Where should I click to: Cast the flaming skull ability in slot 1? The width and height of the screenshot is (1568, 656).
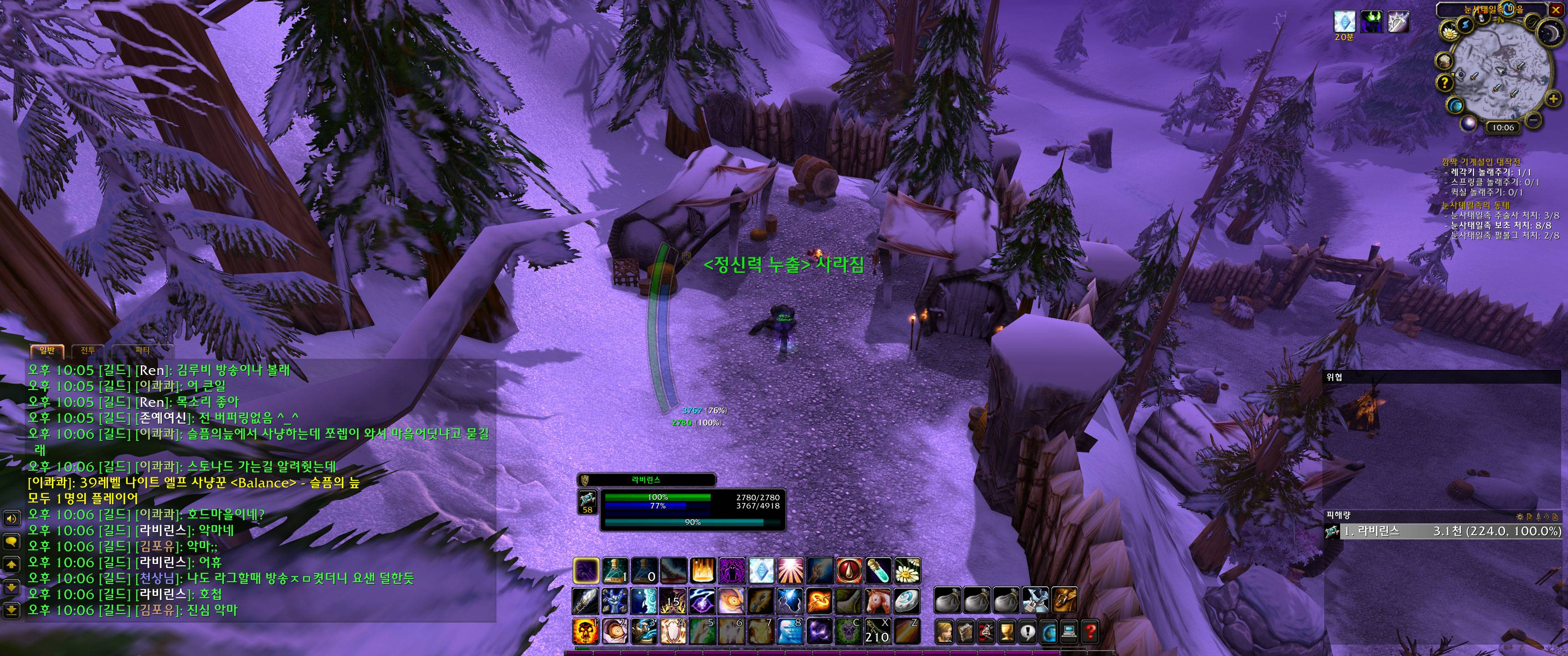pos(586,631)
